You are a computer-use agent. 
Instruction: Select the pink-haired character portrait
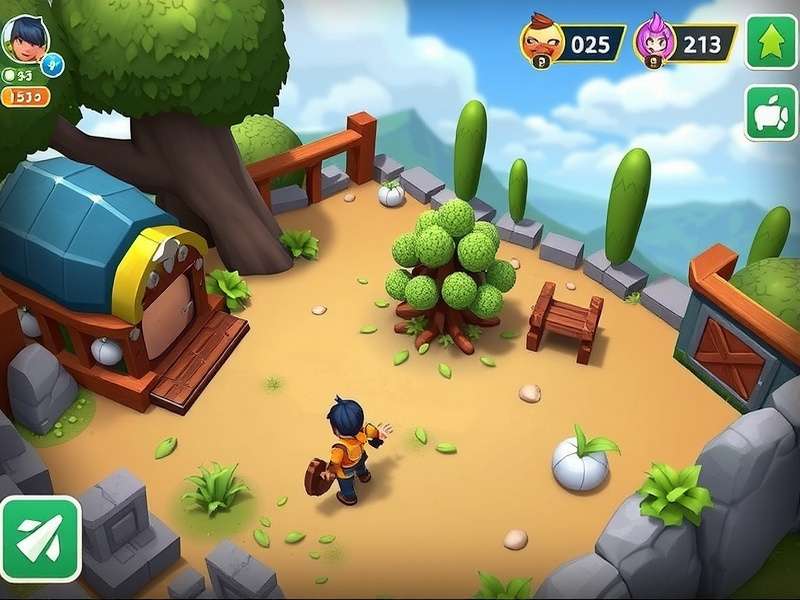tap(655, 42)
